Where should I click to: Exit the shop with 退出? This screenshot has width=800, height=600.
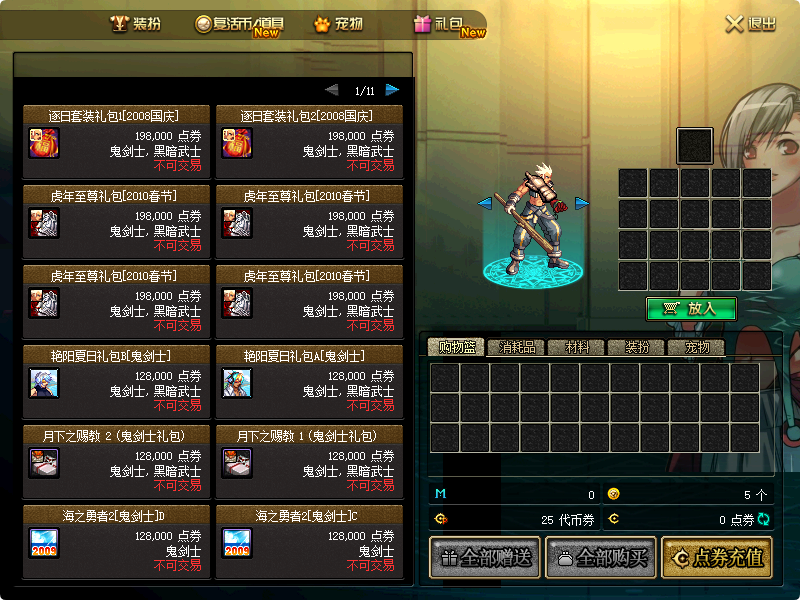click(751, 24)
